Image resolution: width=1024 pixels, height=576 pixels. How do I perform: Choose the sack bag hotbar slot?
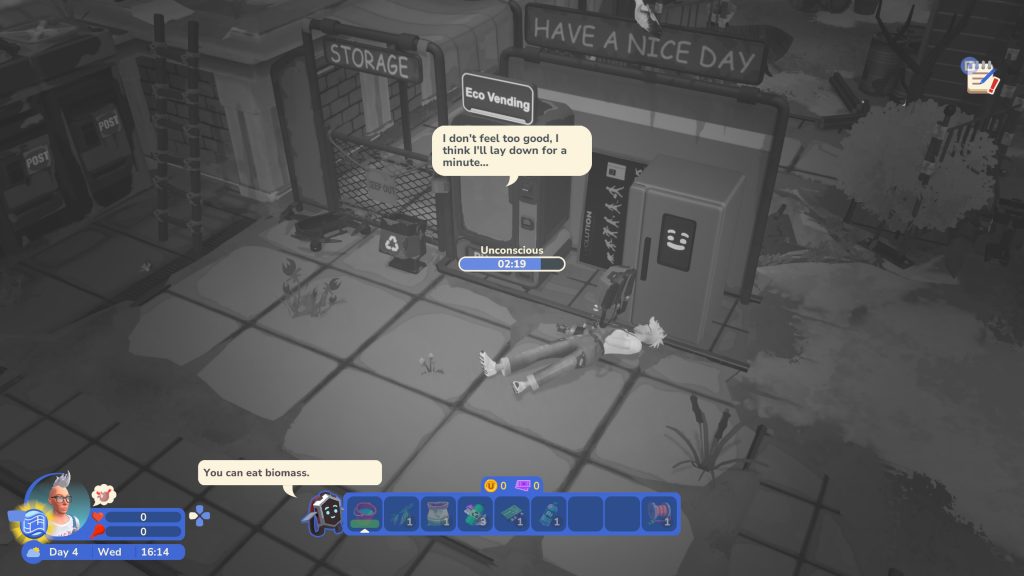click(438, 513)
